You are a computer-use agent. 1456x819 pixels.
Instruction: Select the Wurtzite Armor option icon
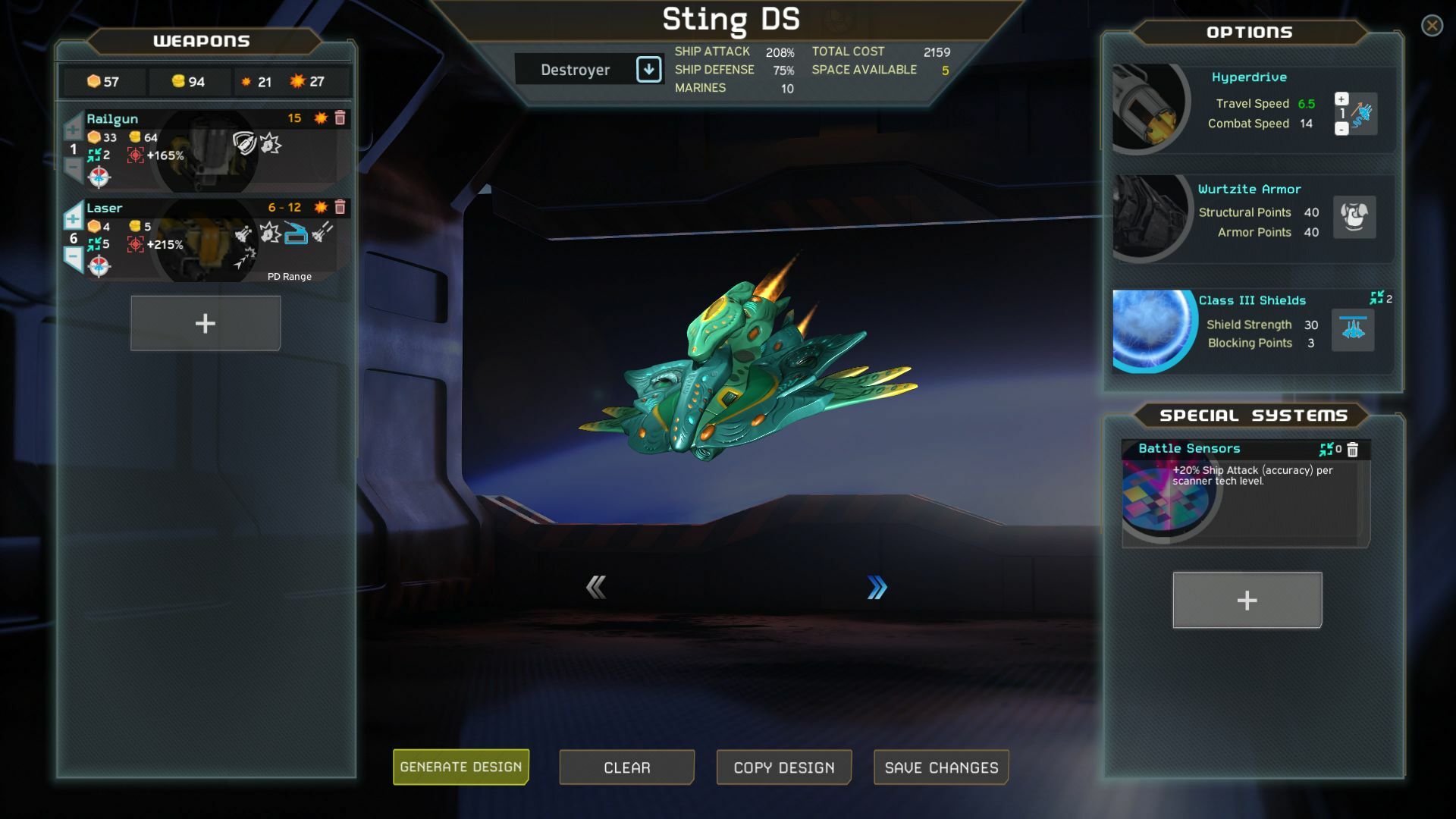click(1354, 218)
